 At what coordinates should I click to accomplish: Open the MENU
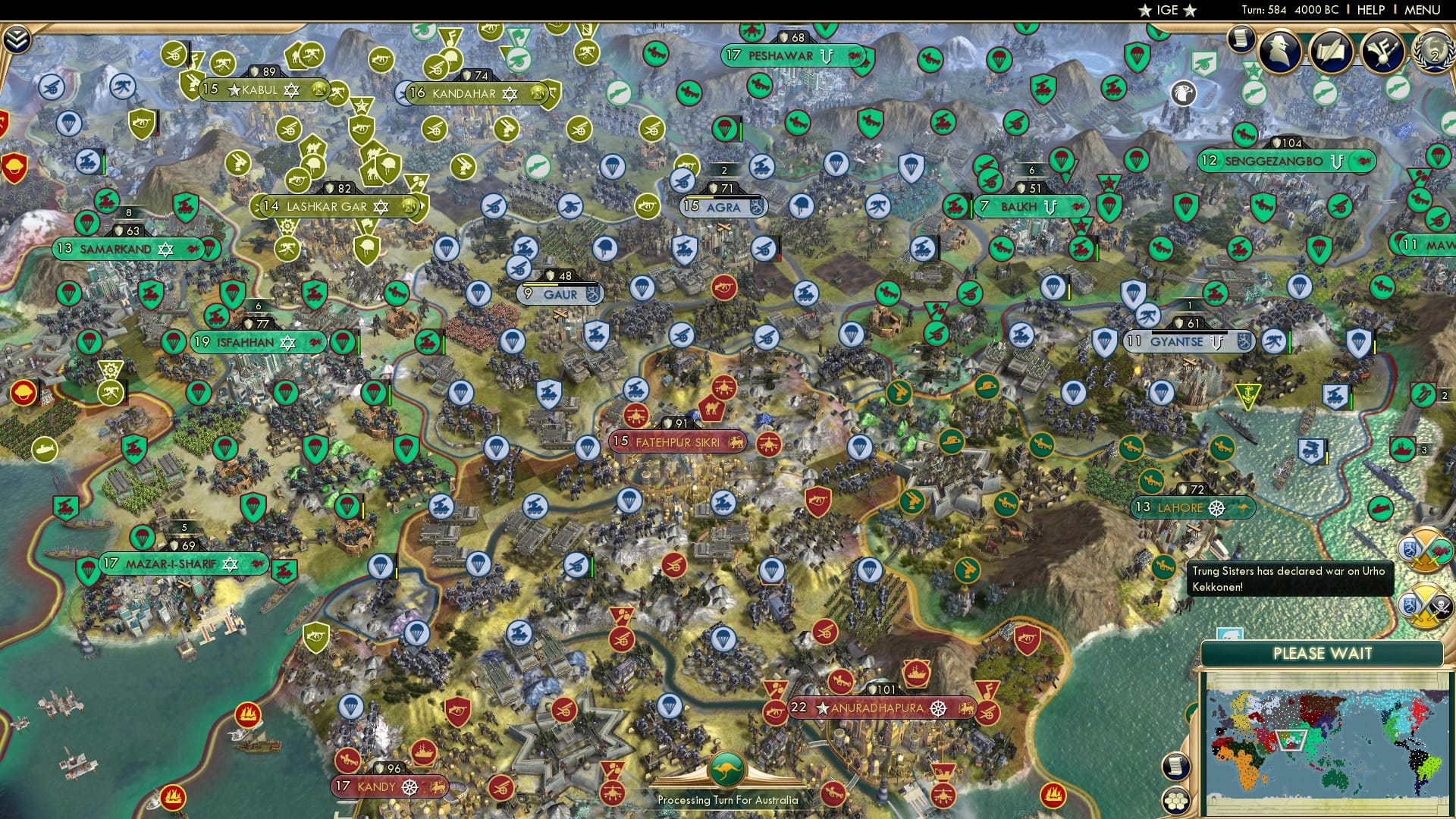pyautogui.click(x=1423, y=10)
